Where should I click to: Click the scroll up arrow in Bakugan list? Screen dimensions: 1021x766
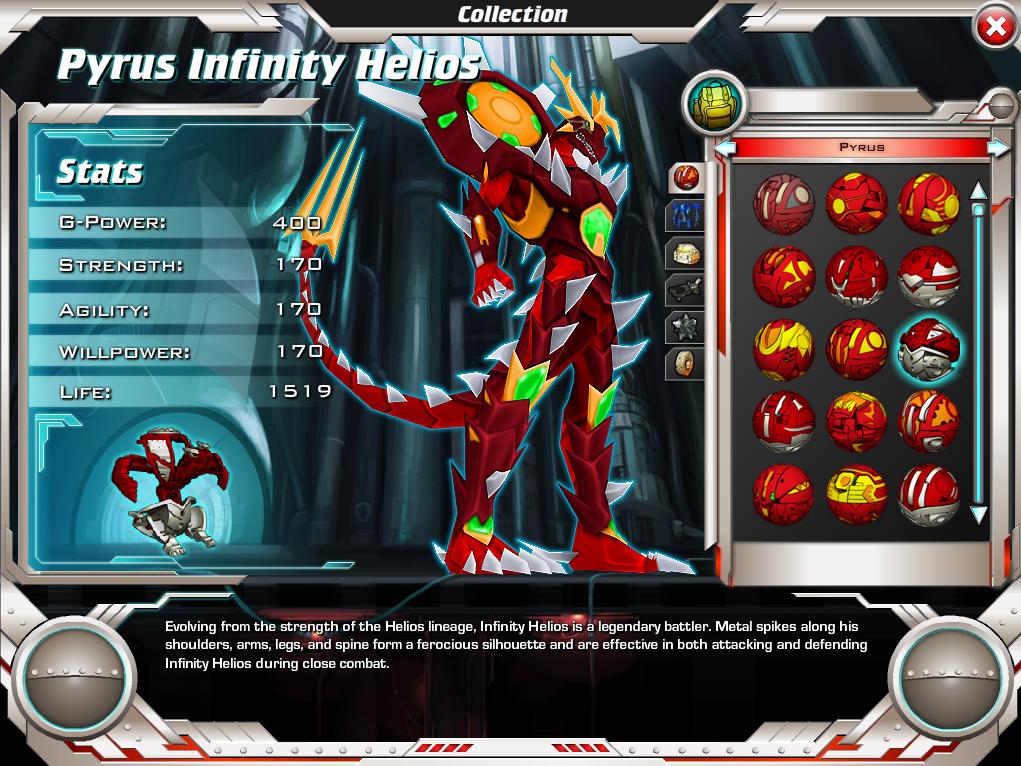tap(979, 190)
